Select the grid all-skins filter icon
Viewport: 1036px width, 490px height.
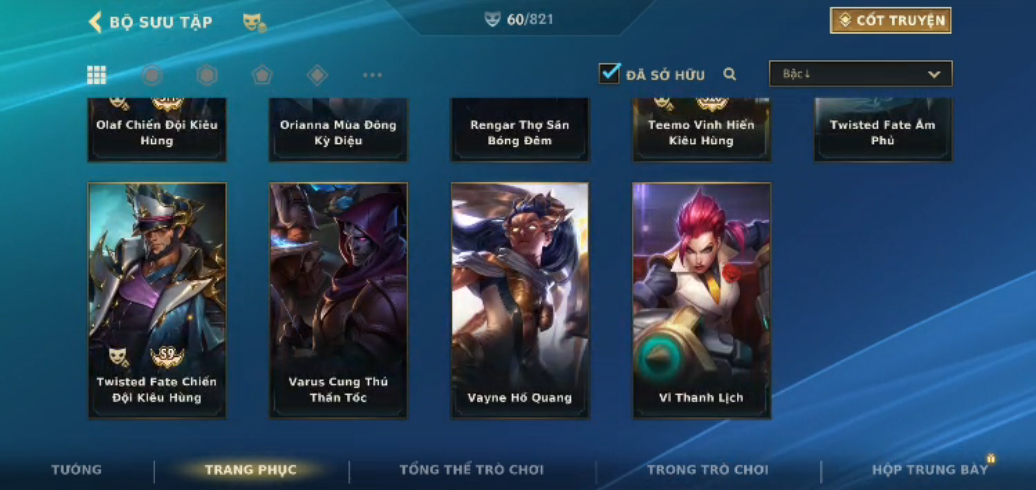(97, 75)
